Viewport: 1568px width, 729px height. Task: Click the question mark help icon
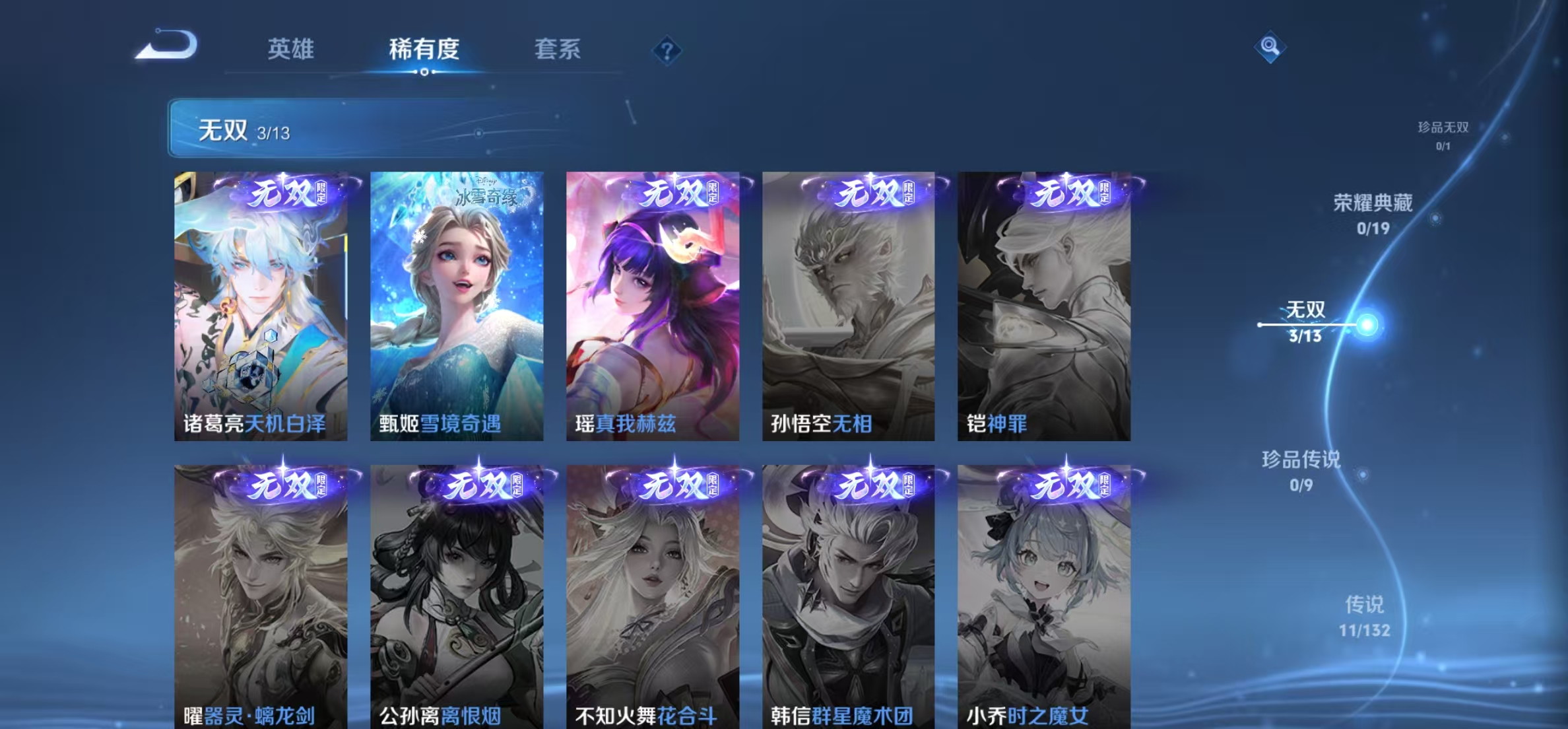coord(667,50)
